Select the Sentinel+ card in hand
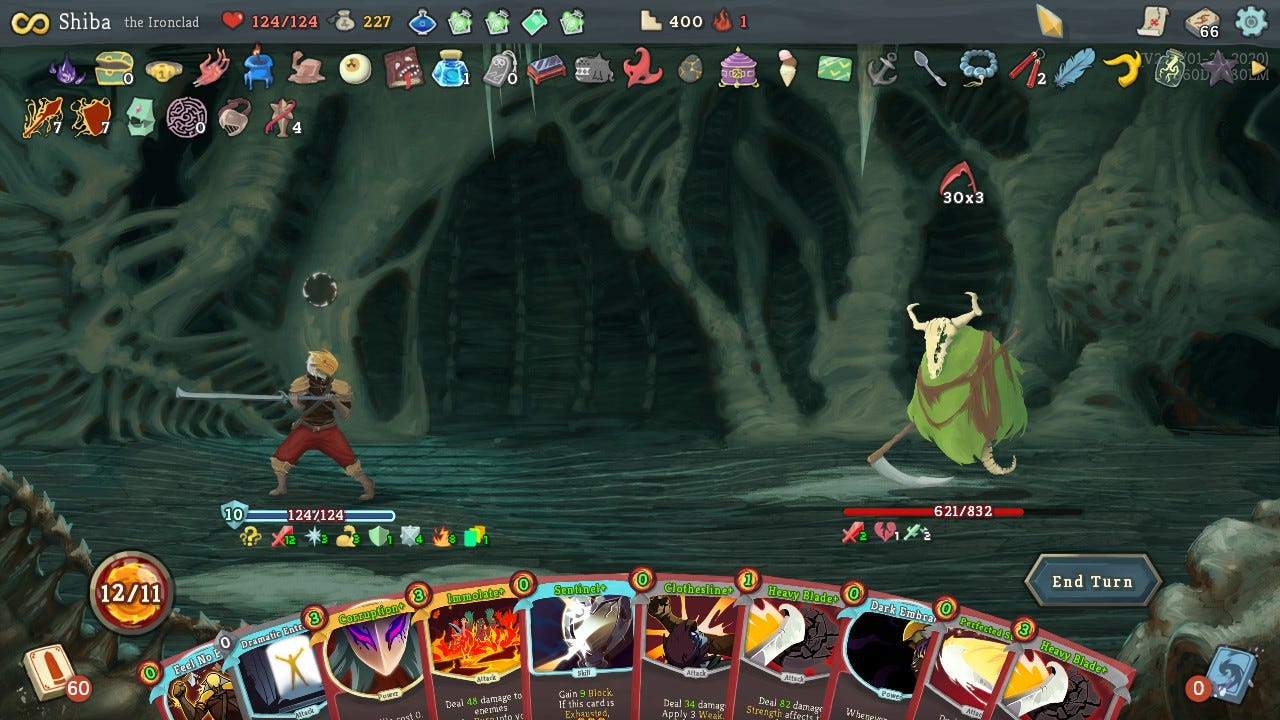Image resolution: width=1280 pixels, height=720 pixels. (x=580, y=655)
